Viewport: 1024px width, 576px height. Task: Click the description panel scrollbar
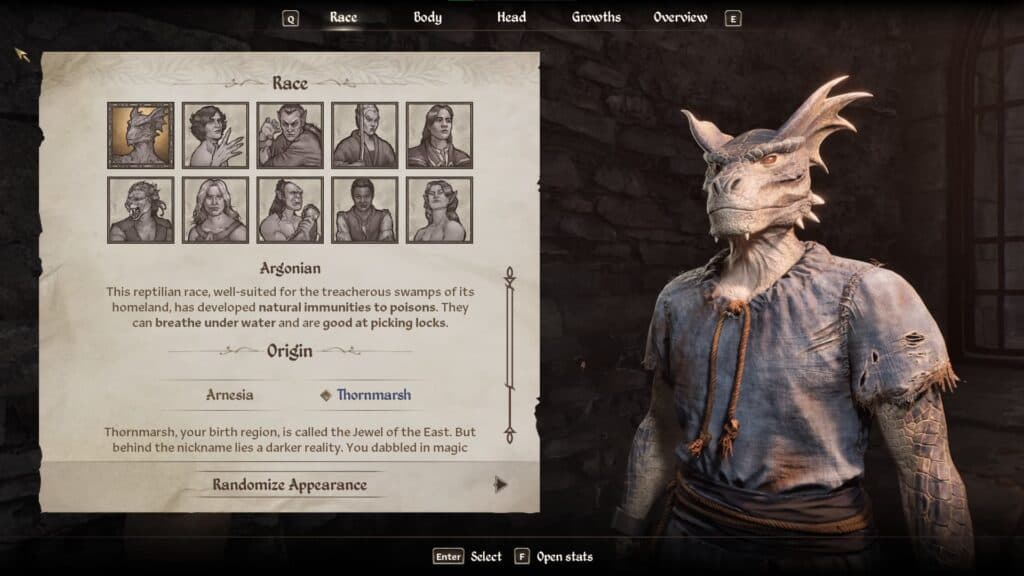(x=509, y=355)
